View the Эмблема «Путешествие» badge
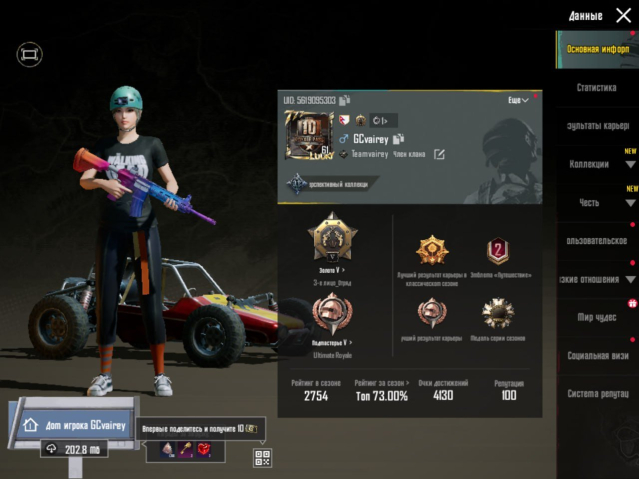The height and width of the screenshot is (479, 639). tap(497, 251)
